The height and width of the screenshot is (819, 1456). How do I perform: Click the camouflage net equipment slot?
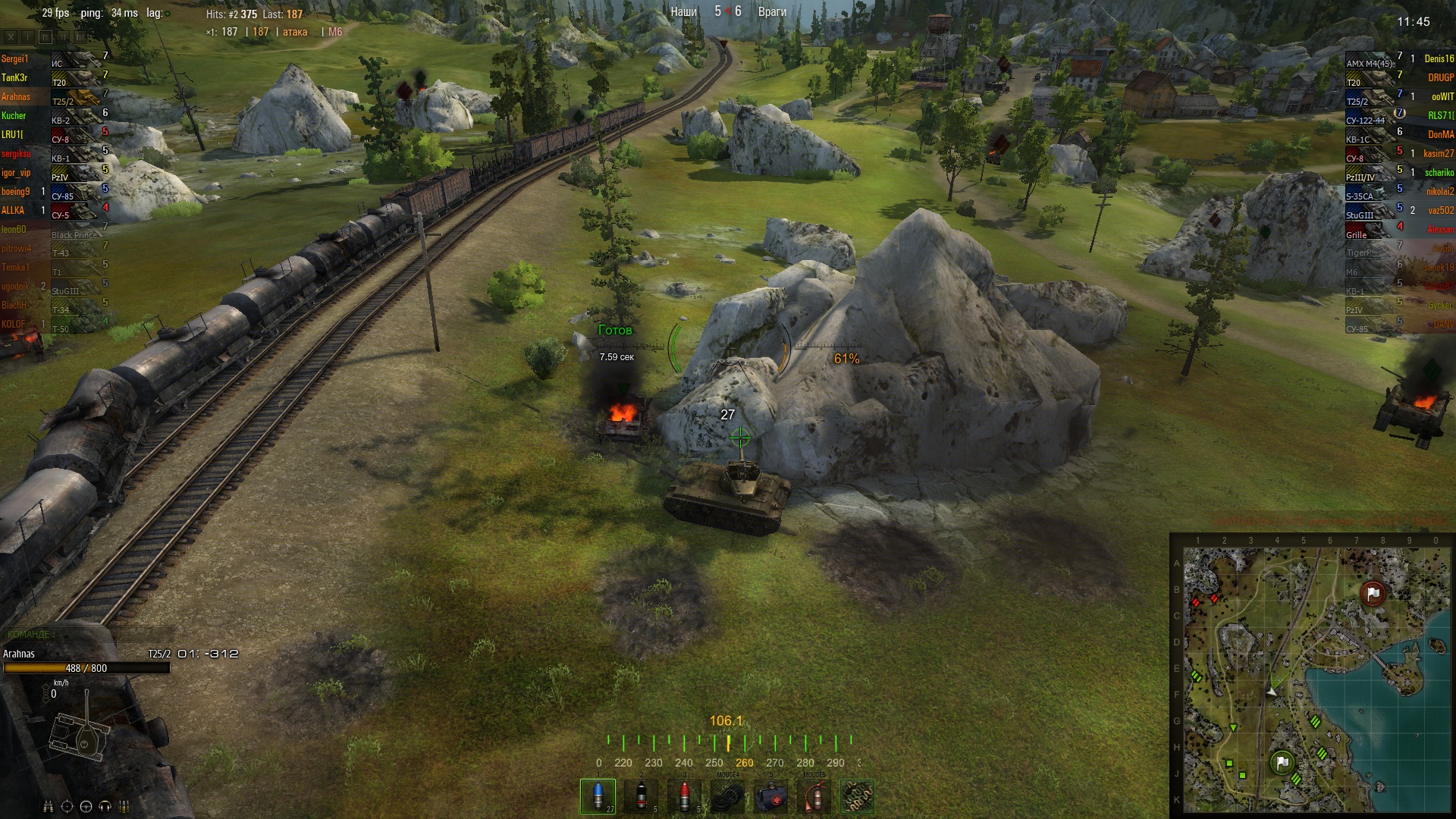[x=858, y=796]
